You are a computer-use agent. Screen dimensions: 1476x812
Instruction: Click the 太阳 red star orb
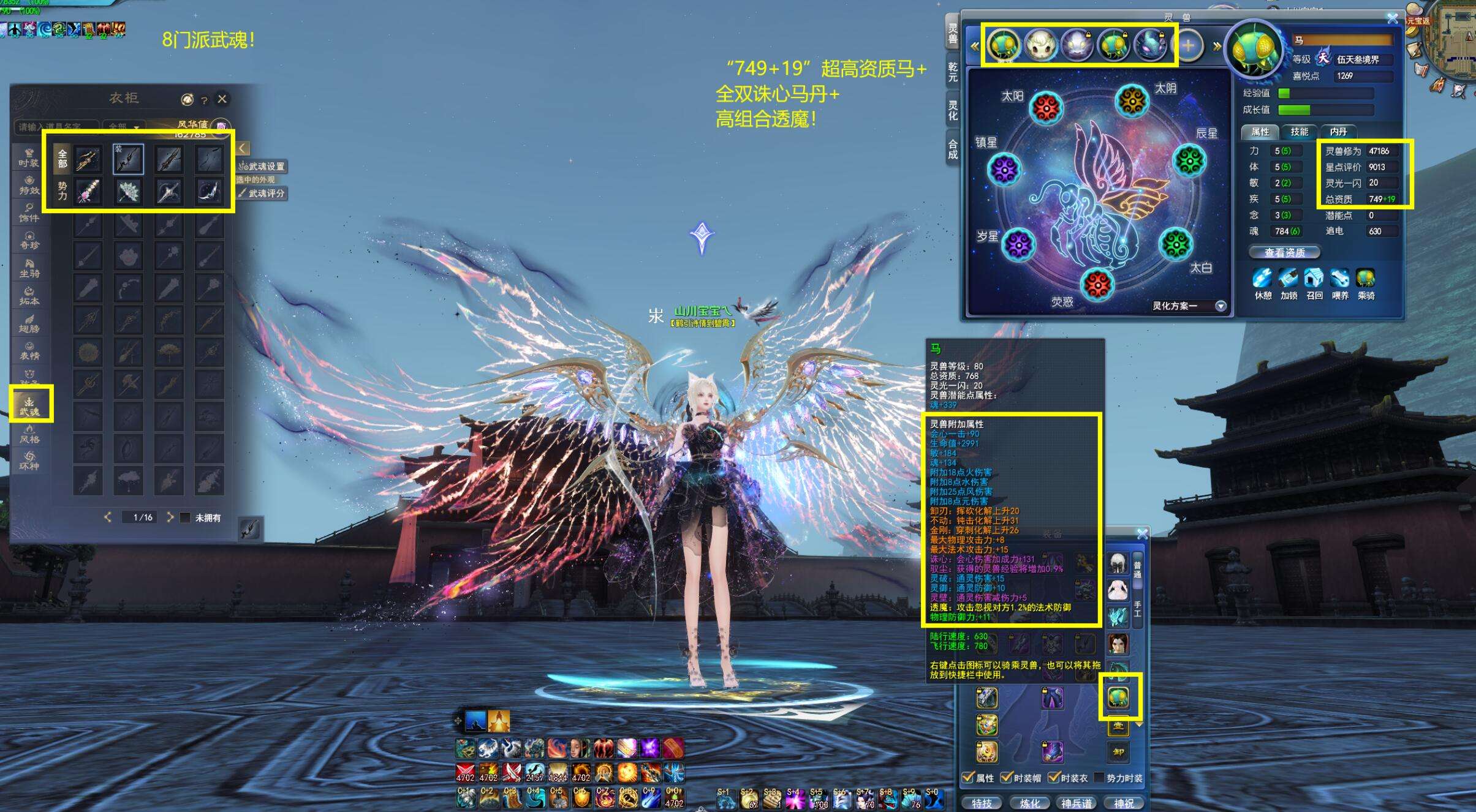coord(1046,108)
